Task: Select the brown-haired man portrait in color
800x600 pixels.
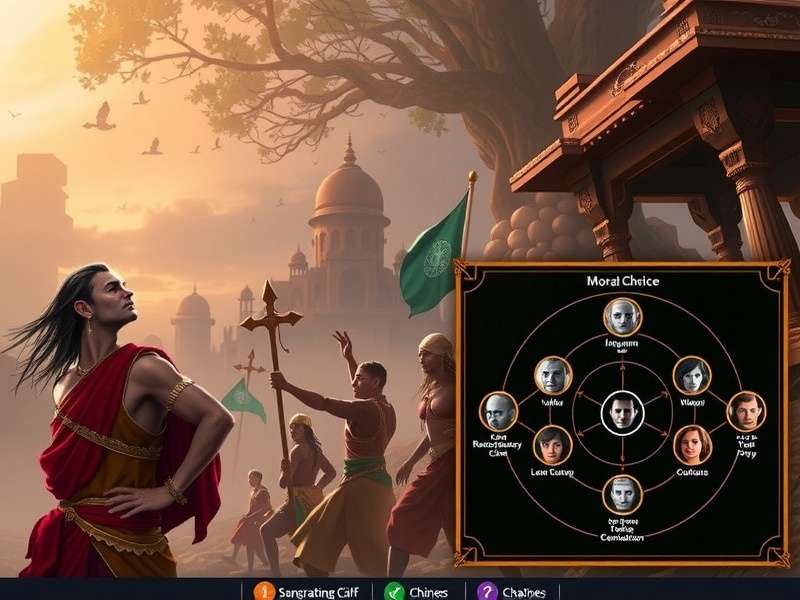Action: (x=746, y=411)
